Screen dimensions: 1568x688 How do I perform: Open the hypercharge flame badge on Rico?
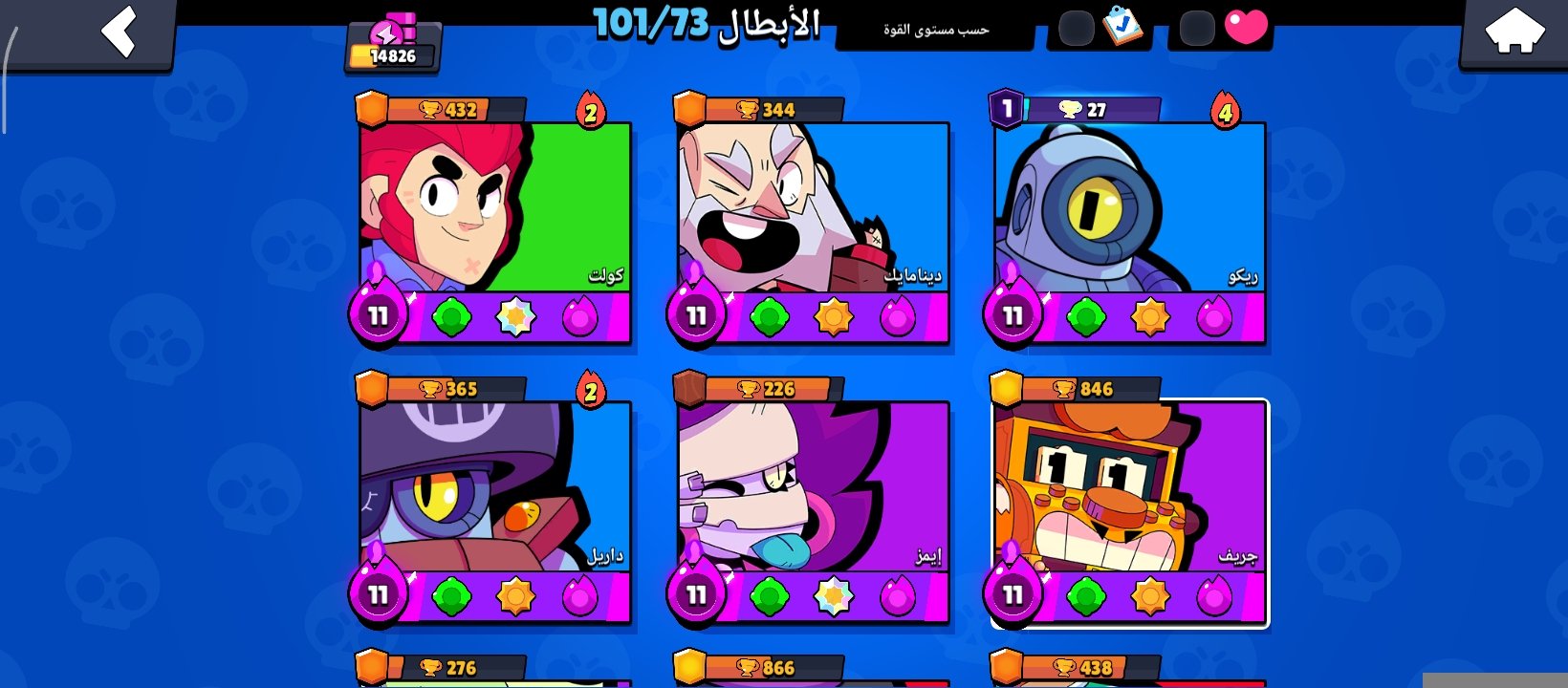click(1227, 113)
